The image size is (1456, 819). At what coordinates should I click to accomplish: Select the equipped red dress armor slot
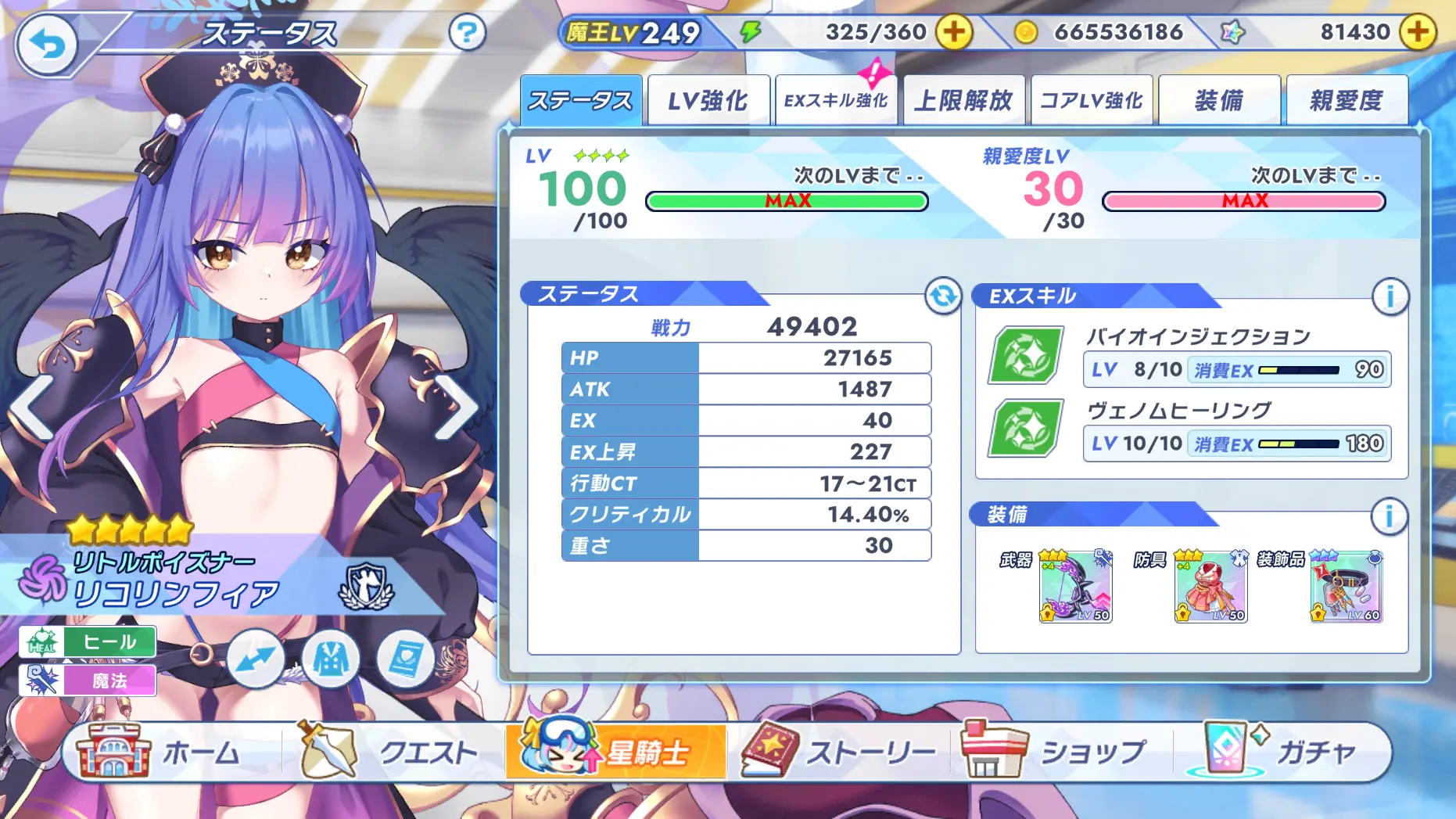click(x=1210, y=587)
